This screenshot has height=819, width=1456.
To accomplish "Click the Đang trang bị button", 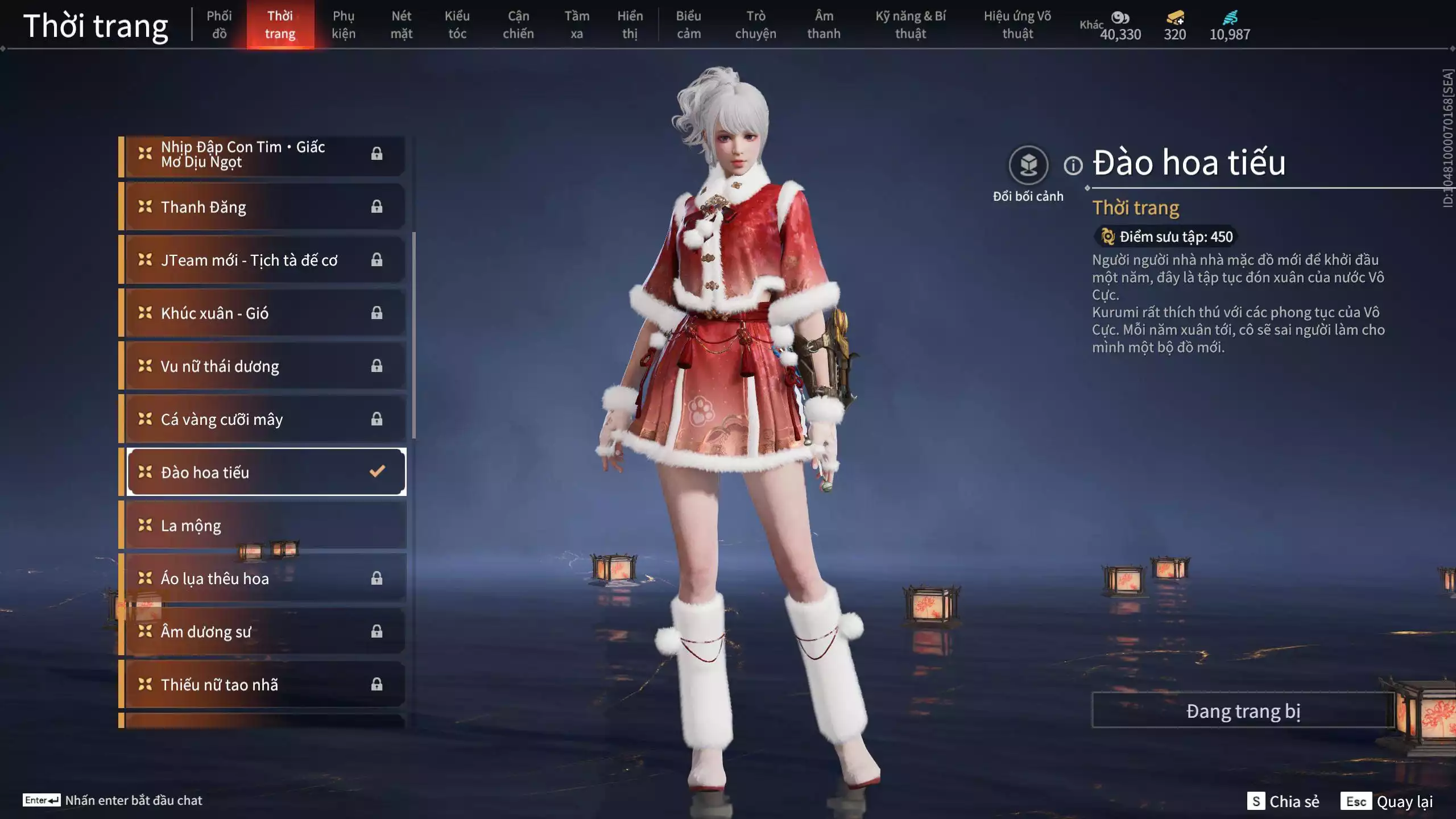I will (x=1243, y=711).
